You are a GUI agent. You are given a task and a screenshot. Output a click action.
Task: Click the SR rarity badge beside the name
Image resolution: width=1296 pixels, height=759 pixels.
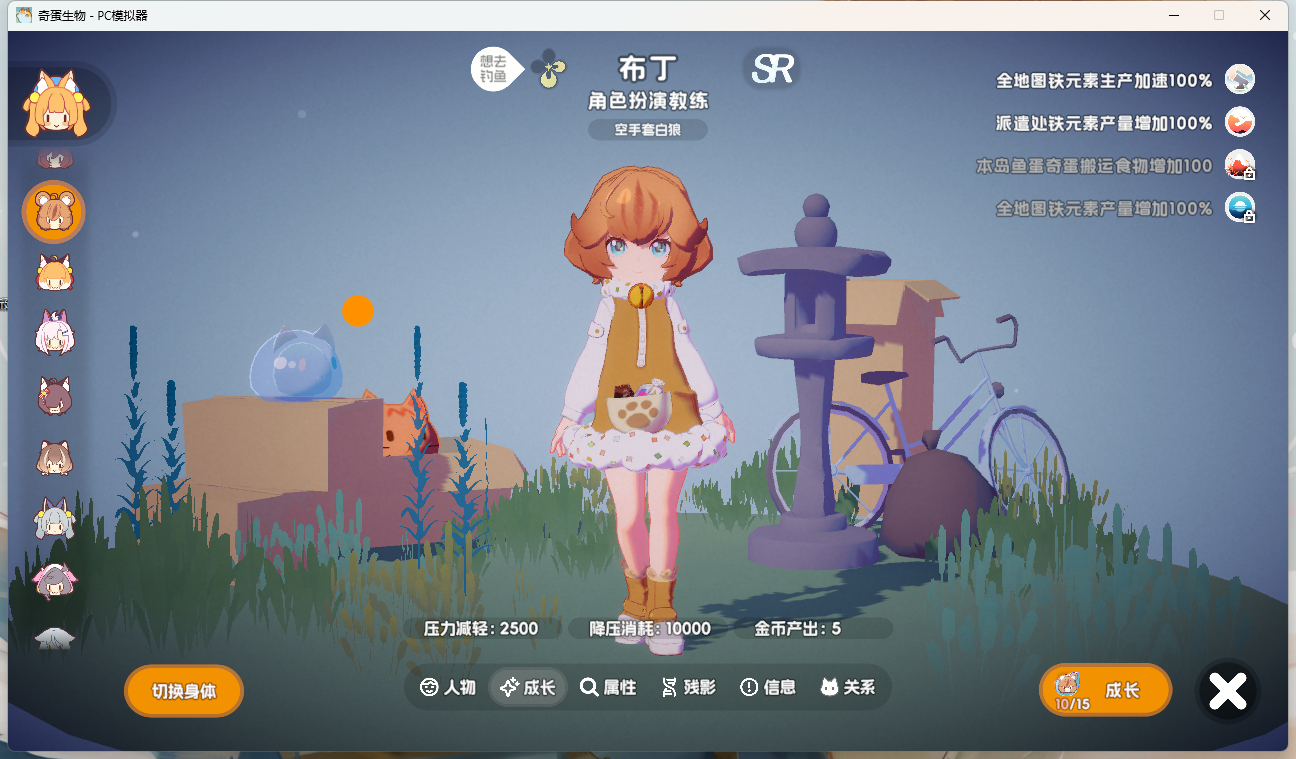pos(771,66)
